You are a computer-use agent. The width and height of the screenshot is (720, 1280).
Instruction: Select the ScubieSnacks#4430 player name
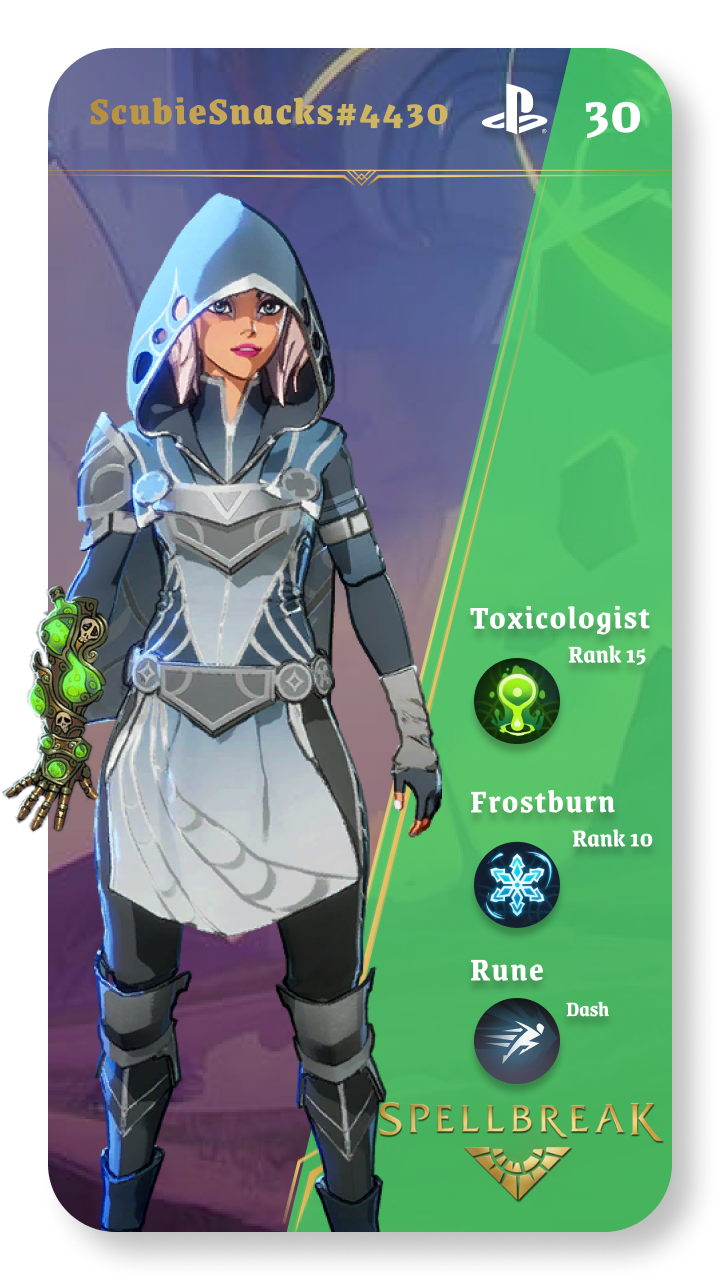(x=269, y=112)
